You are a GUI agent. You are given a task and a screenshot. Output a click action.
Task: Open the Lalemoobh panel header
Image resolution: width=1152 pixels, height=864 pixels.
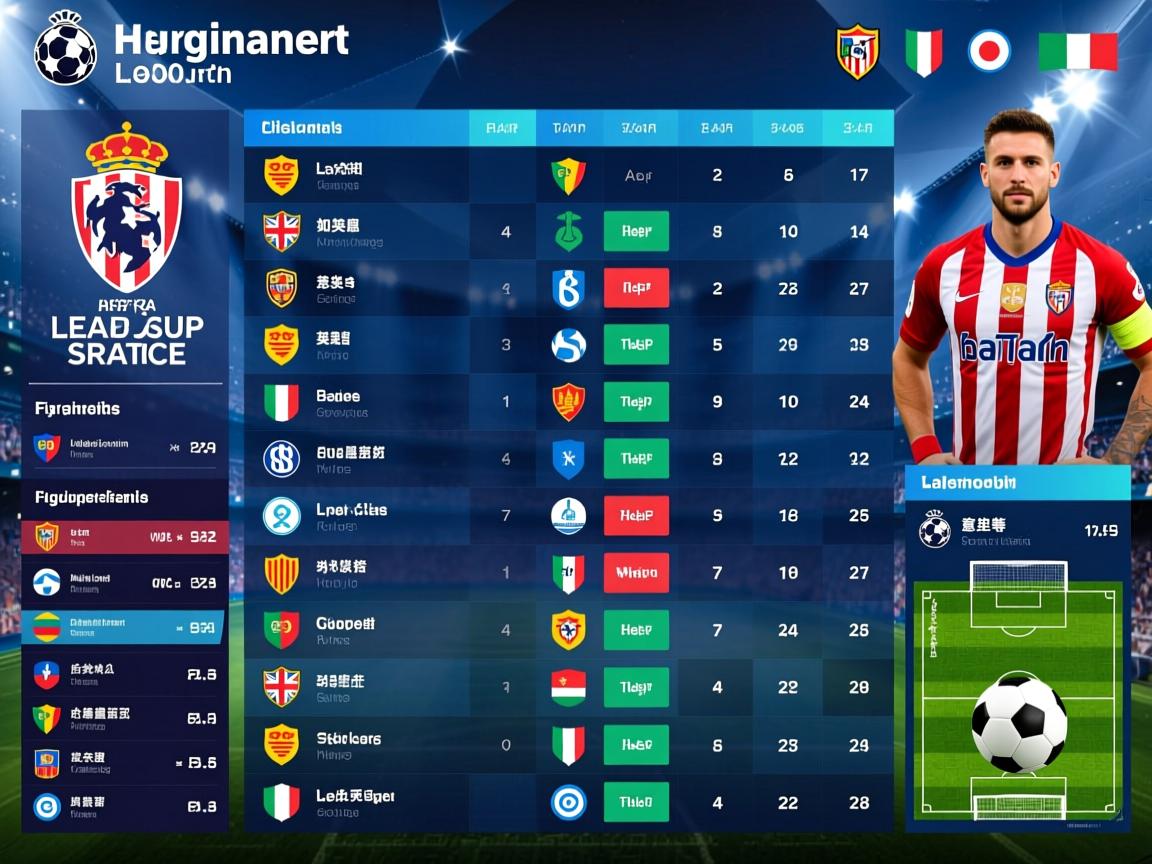[1017, 482]
